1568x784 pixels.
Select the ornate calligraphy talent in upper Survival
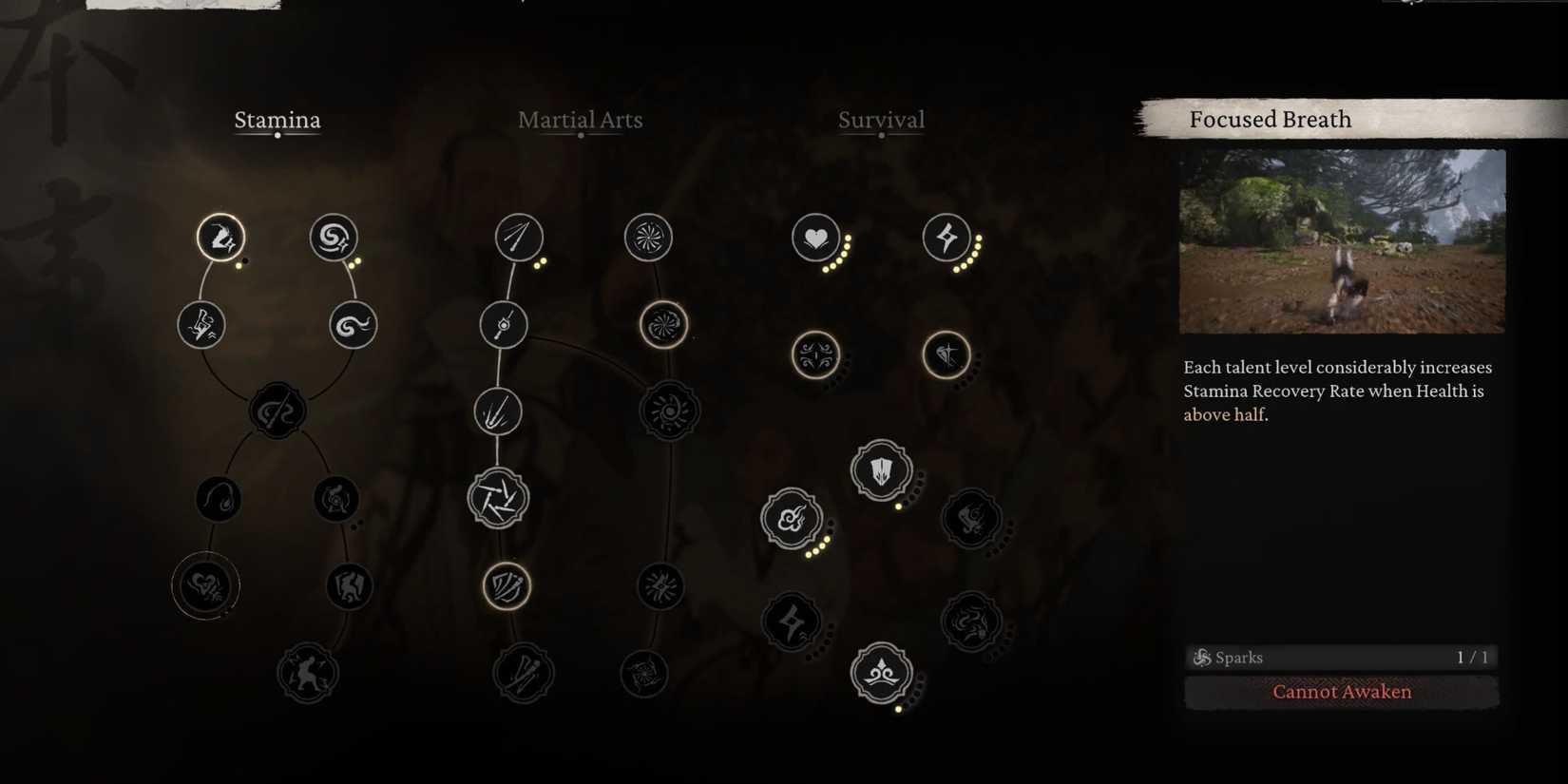(815, 354)
